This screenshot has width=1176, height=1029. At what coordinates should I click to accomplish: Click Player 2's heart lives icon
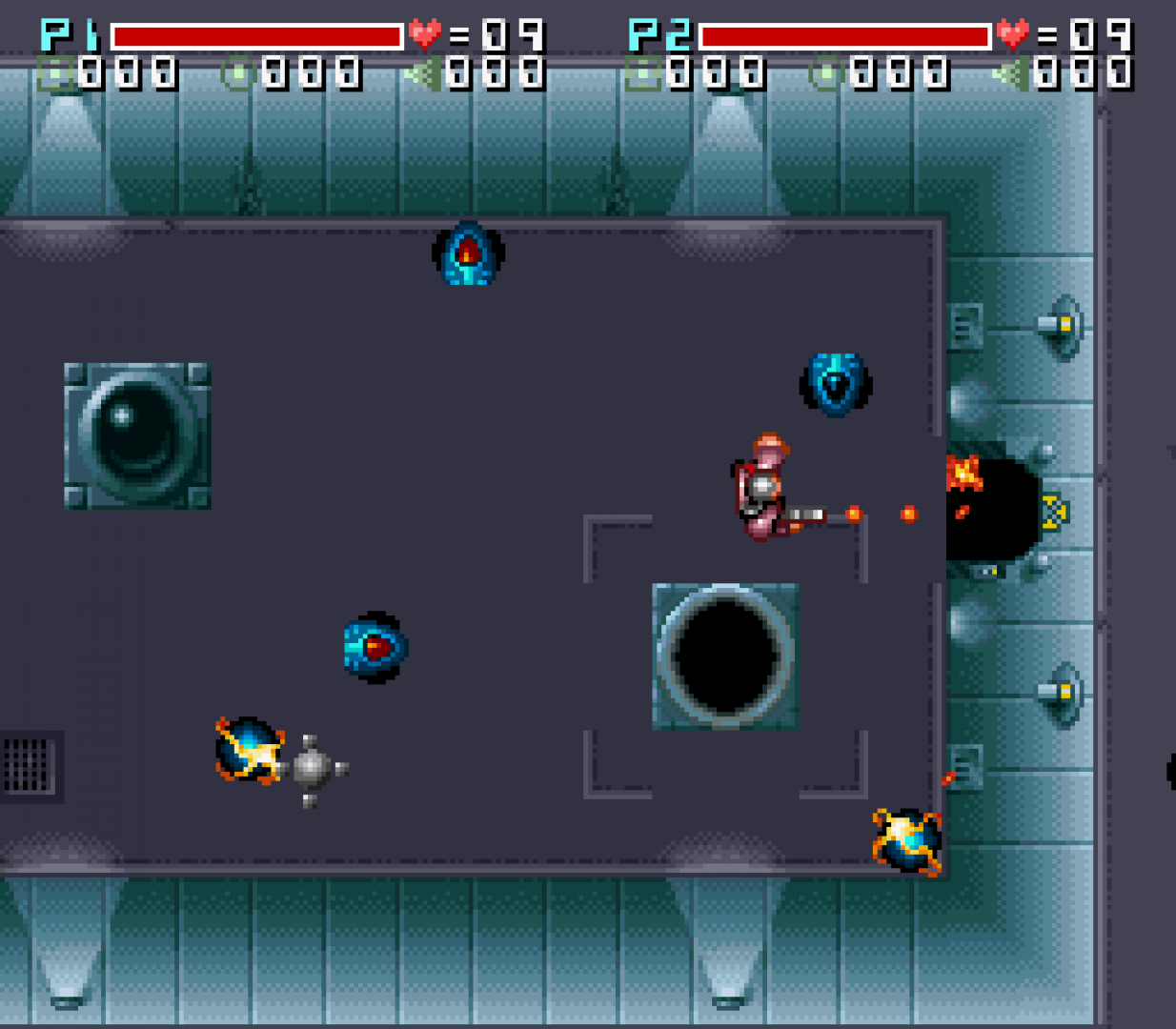pyautogui.click(x=1013, y=35)
